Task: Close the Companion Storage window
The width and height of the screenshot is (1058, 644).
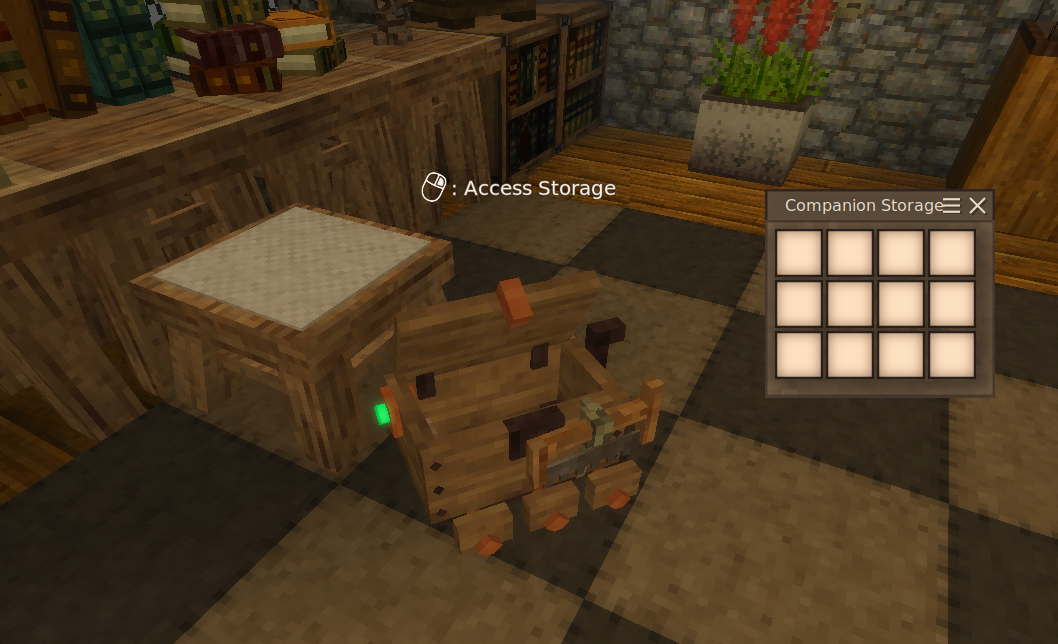Action: [x=978, y=206]
